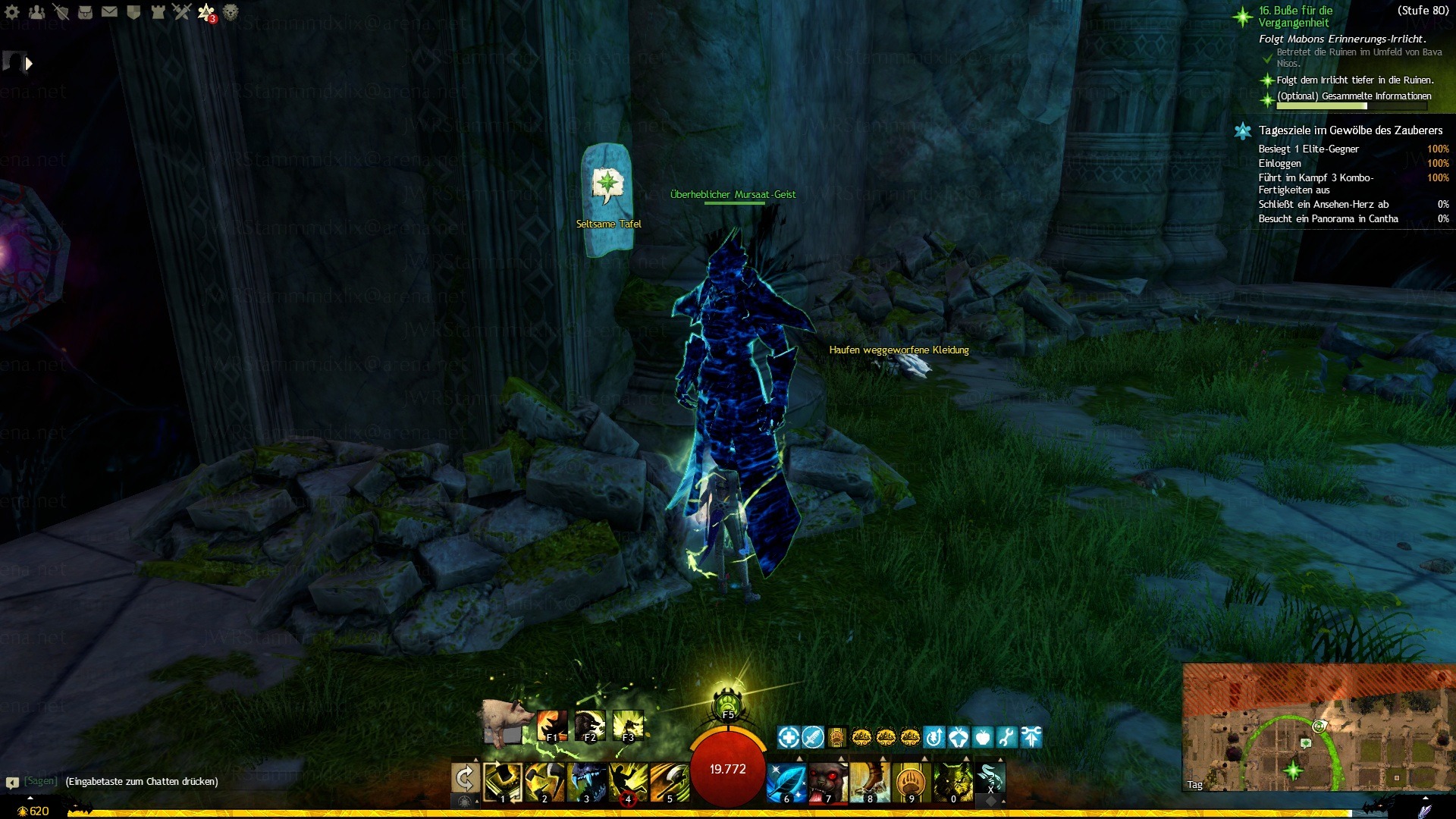Select the quest 'Buße für die Vergangenheit' in tracker
1456x819 pixels.
[x=1295, y=17]
